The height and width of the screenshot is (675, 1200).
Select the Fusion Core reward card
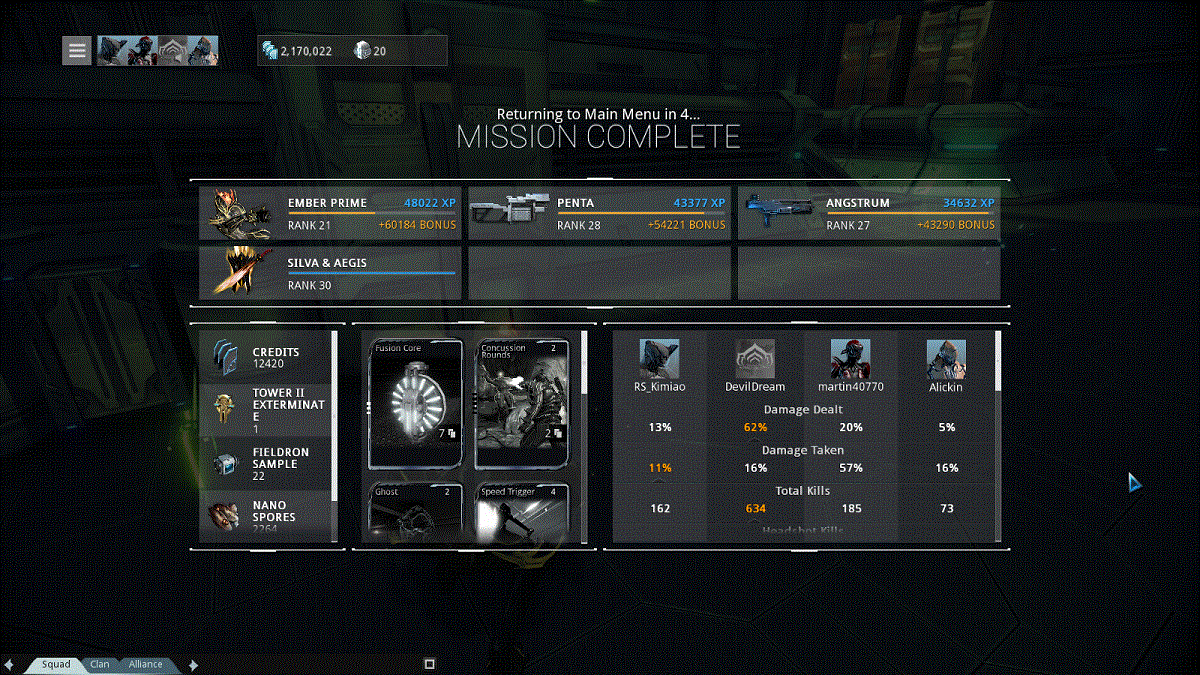(415, 404)
